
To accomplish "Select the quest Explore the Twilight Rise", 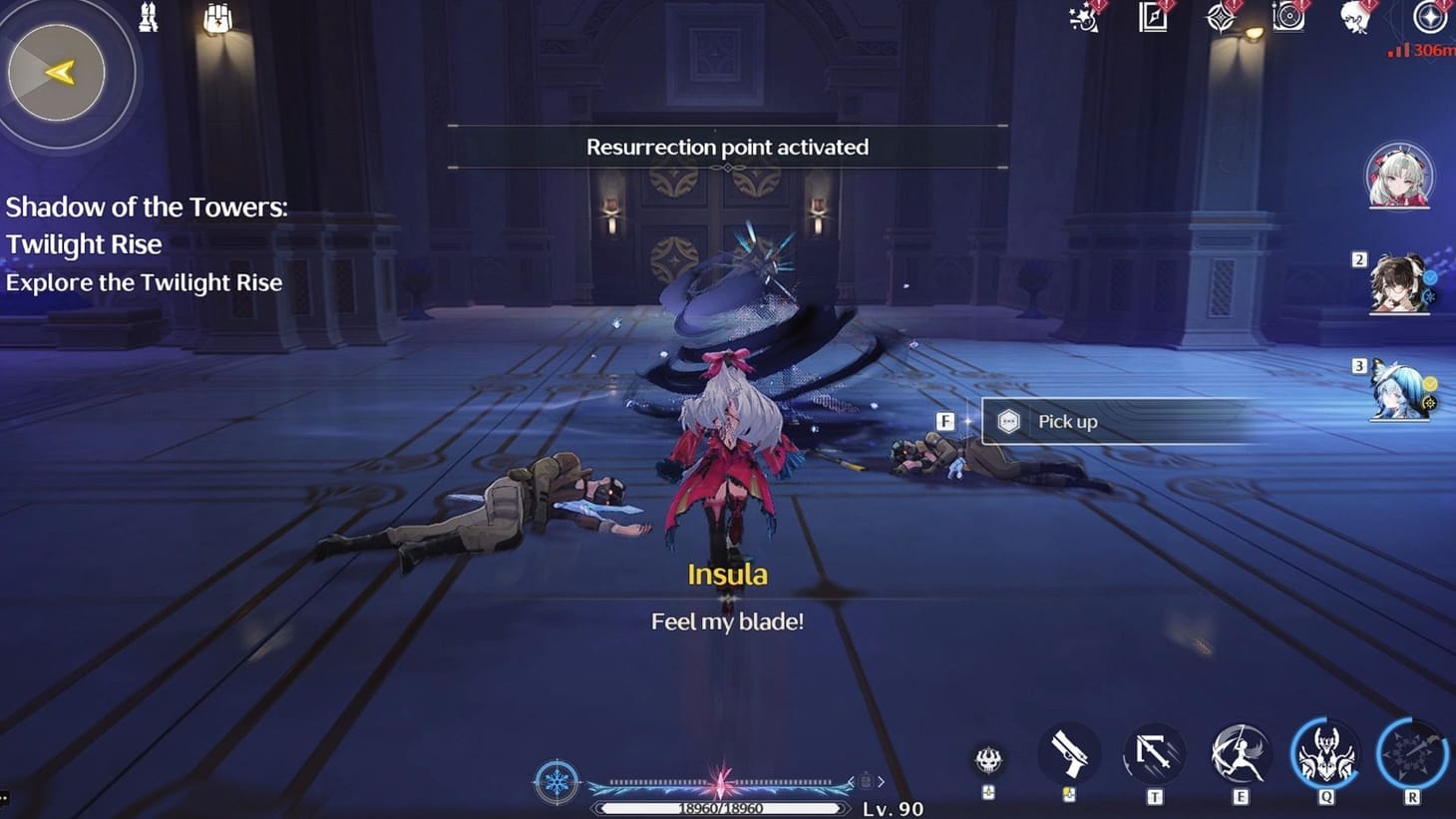I will pyautogui.click(x=145, y=282).
